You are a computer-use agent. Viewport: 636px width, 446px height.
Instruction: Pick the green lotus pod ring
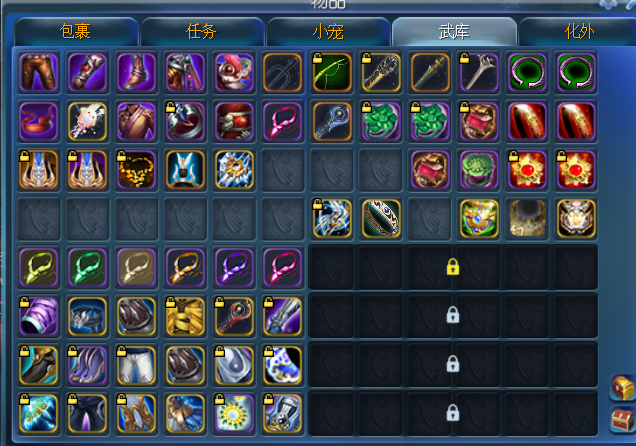(x=479, y=170)
